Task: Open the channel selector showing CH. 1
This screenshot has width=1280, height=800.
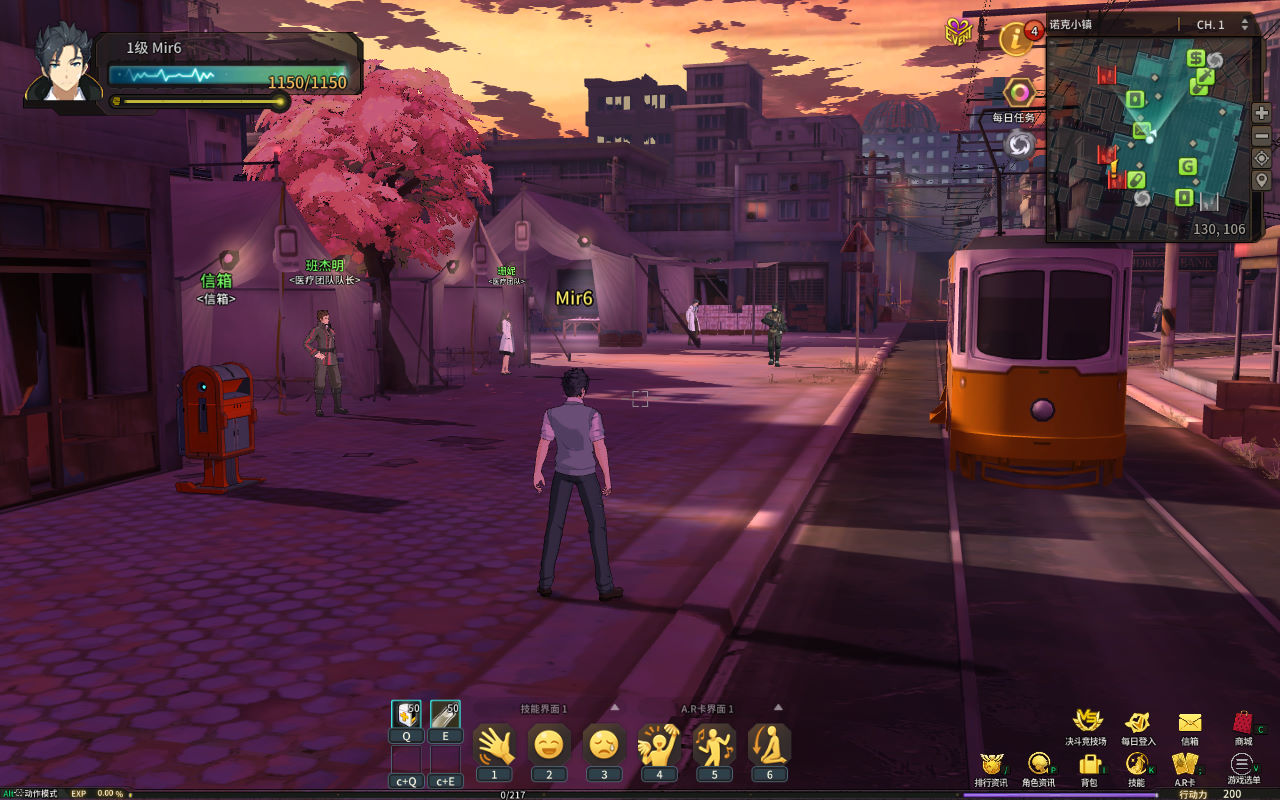Action: click(x=1222, y=25)
